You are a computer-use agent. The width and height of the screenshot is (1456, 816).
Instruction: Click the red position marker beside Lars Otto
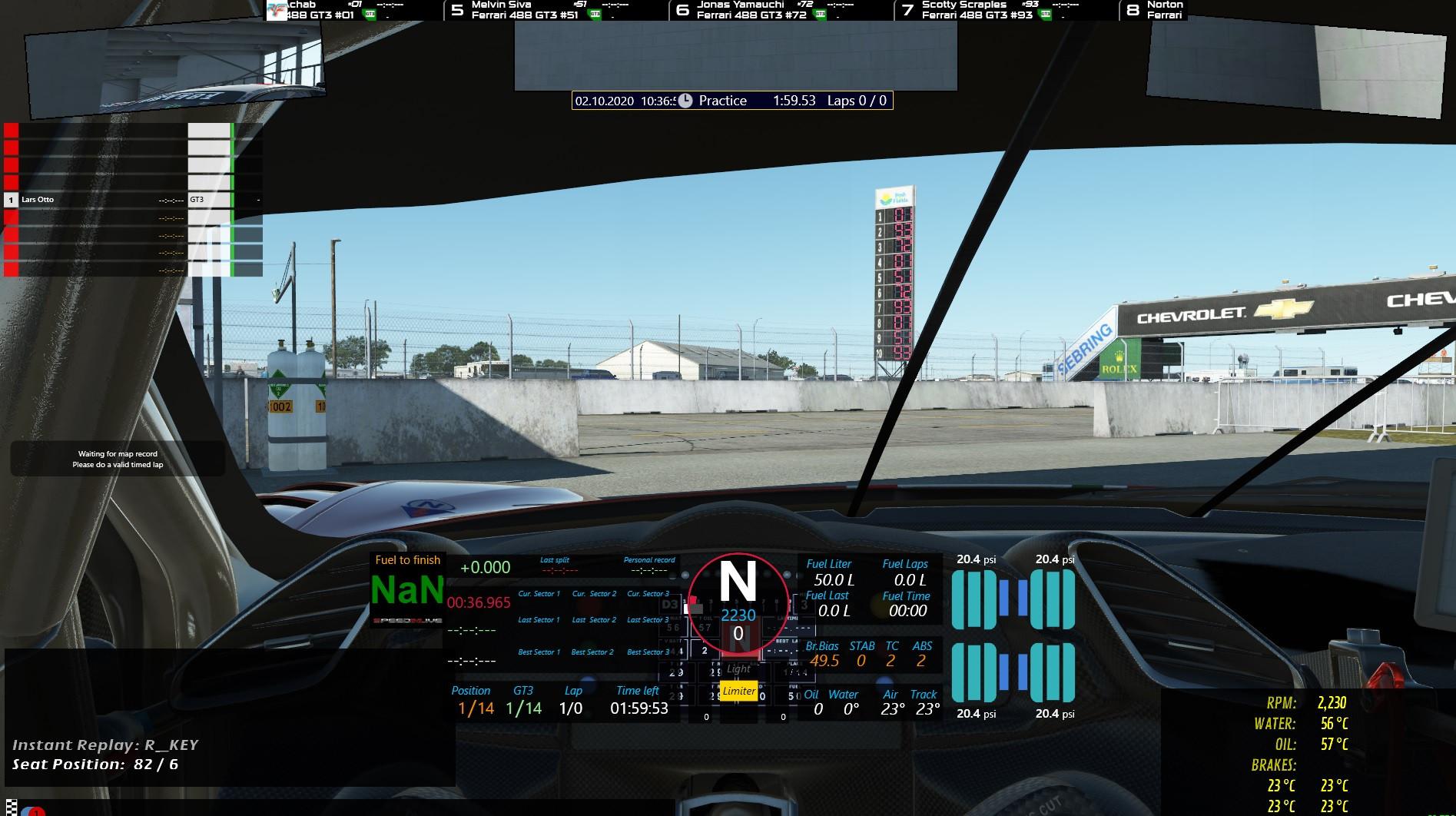[x=10, y=199]
